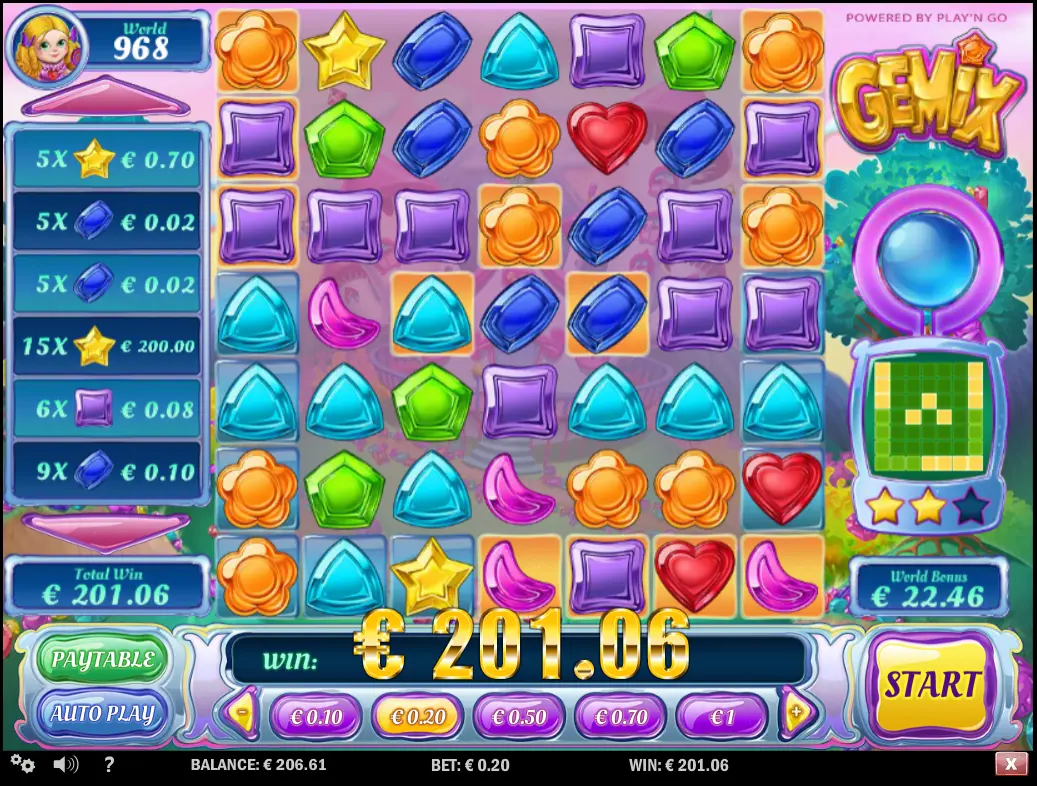
Task: Set the bet to € 0.50
Action: click(x=519, y=717)
